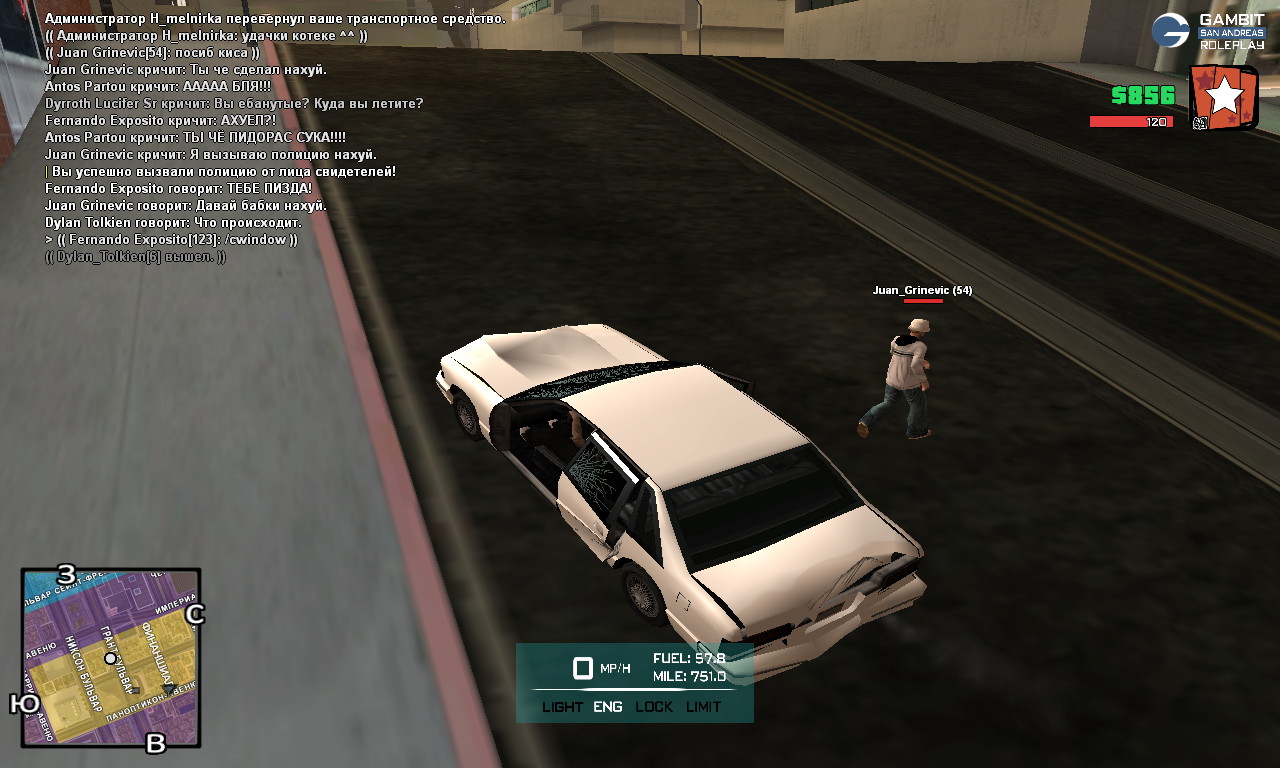Select the red star weapon icon
The image size is (1280, 768).
coord(1223,97)
